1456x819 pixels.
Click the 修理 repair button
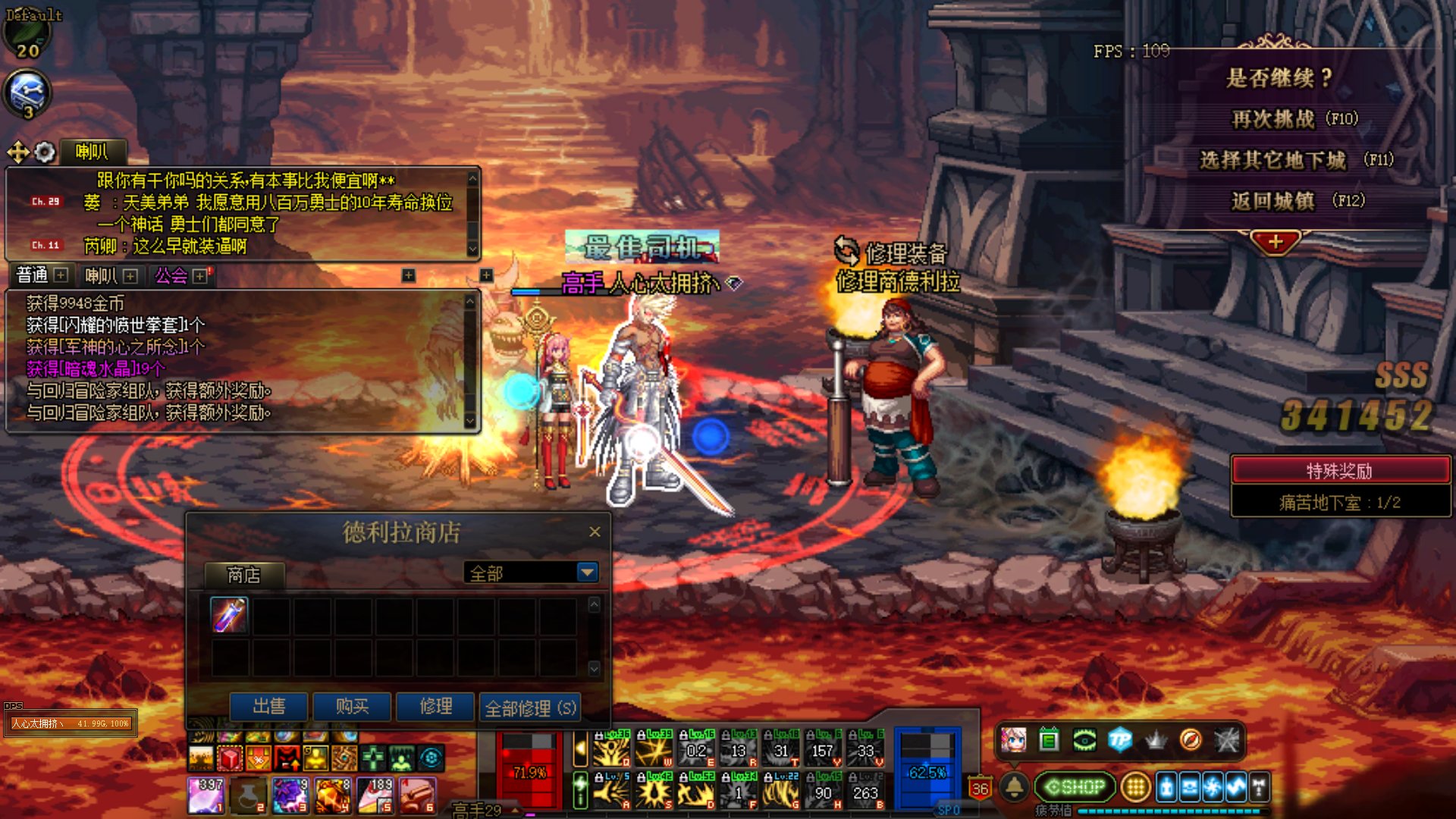pos(435,707)
